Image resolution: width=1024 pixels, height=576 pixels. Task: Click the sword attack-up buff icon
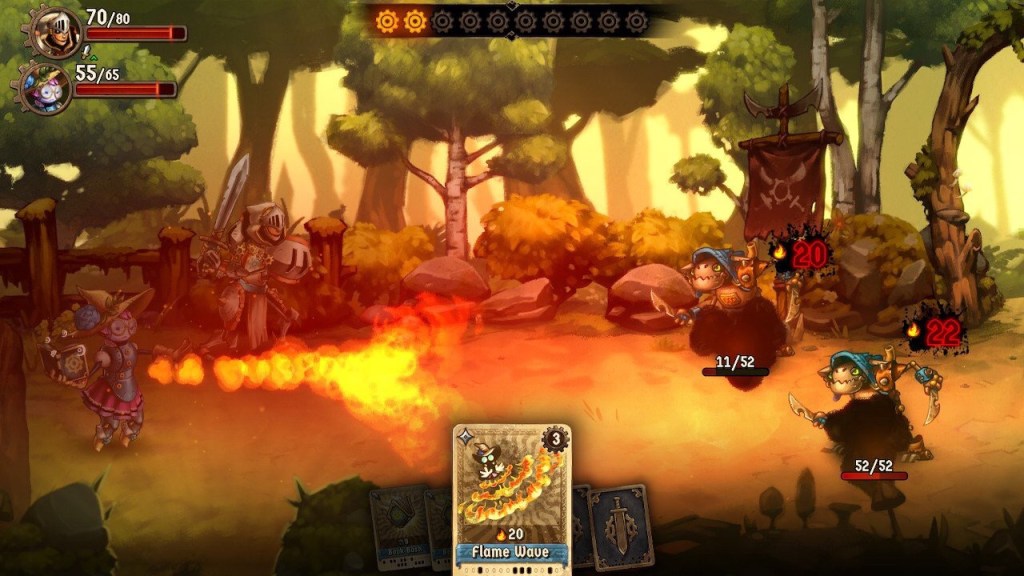click(x=86, y=49)
